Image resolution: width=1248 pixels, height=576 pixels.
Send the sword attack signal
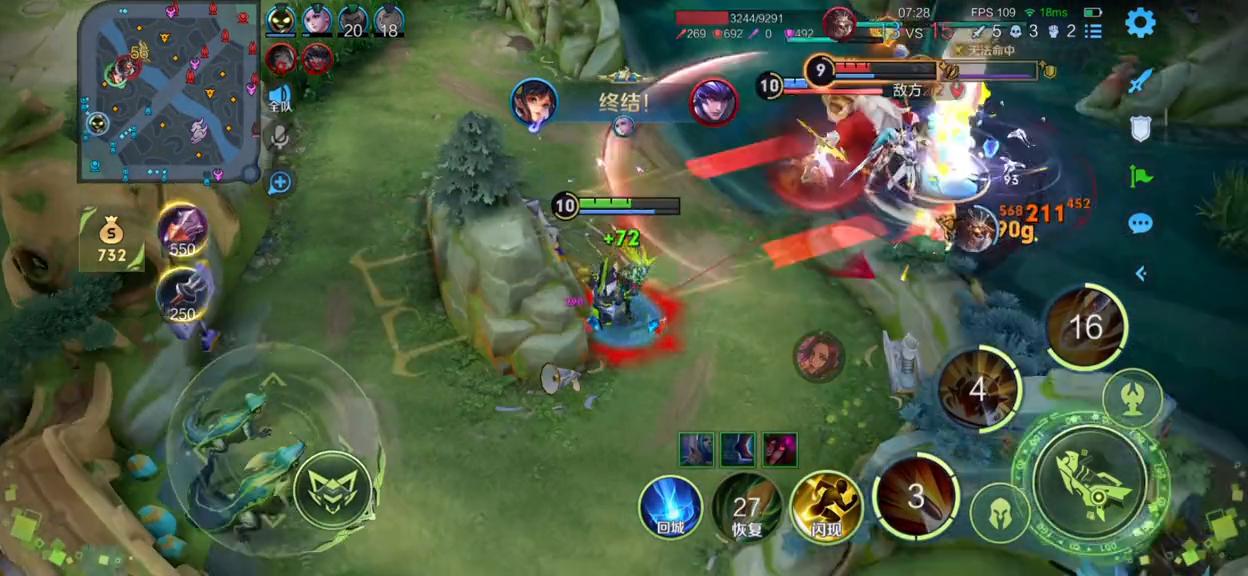coord(1140,81)
